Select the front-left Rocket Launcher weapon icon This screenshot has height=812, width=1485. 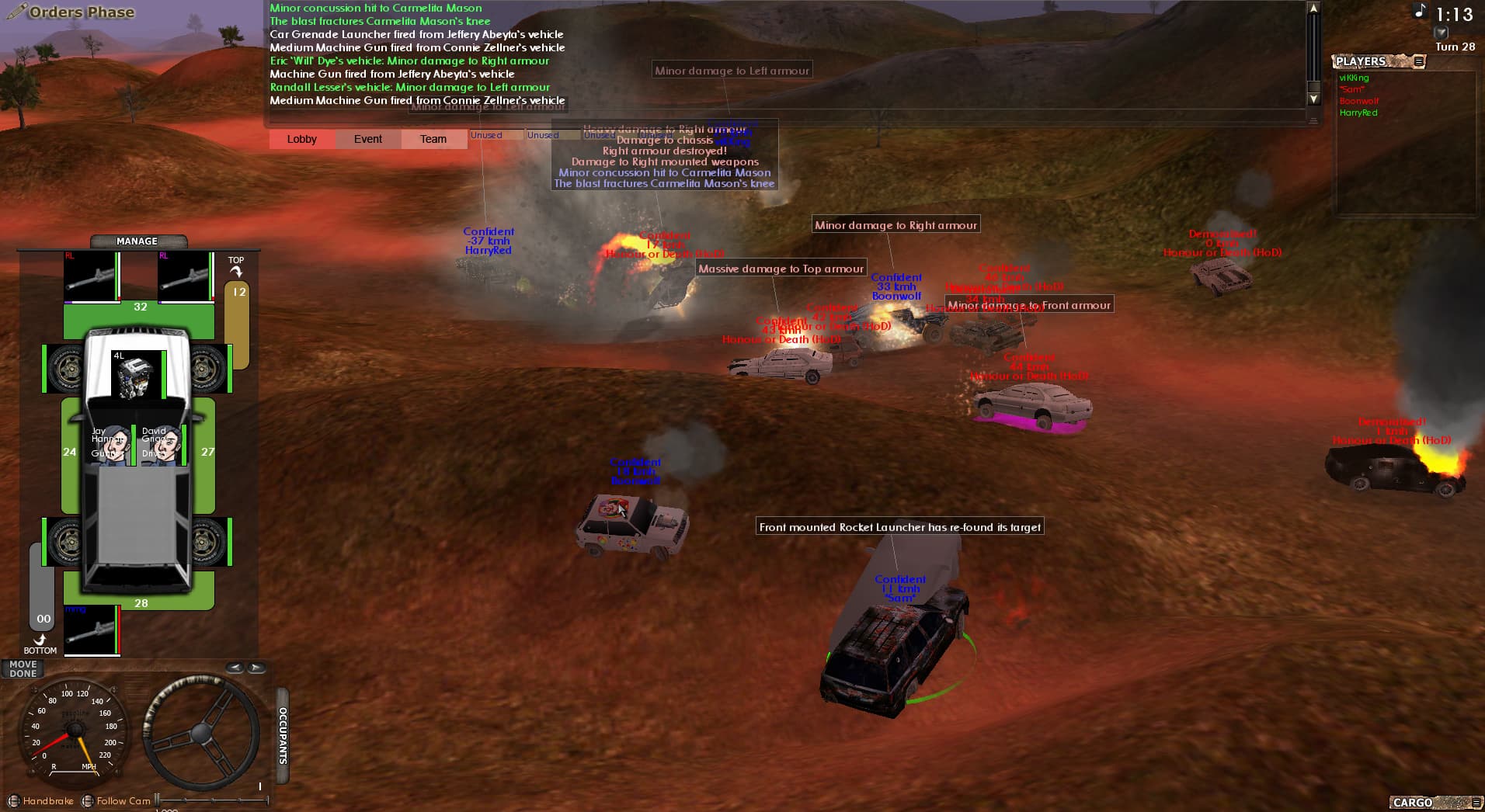[x=90, y=277]
